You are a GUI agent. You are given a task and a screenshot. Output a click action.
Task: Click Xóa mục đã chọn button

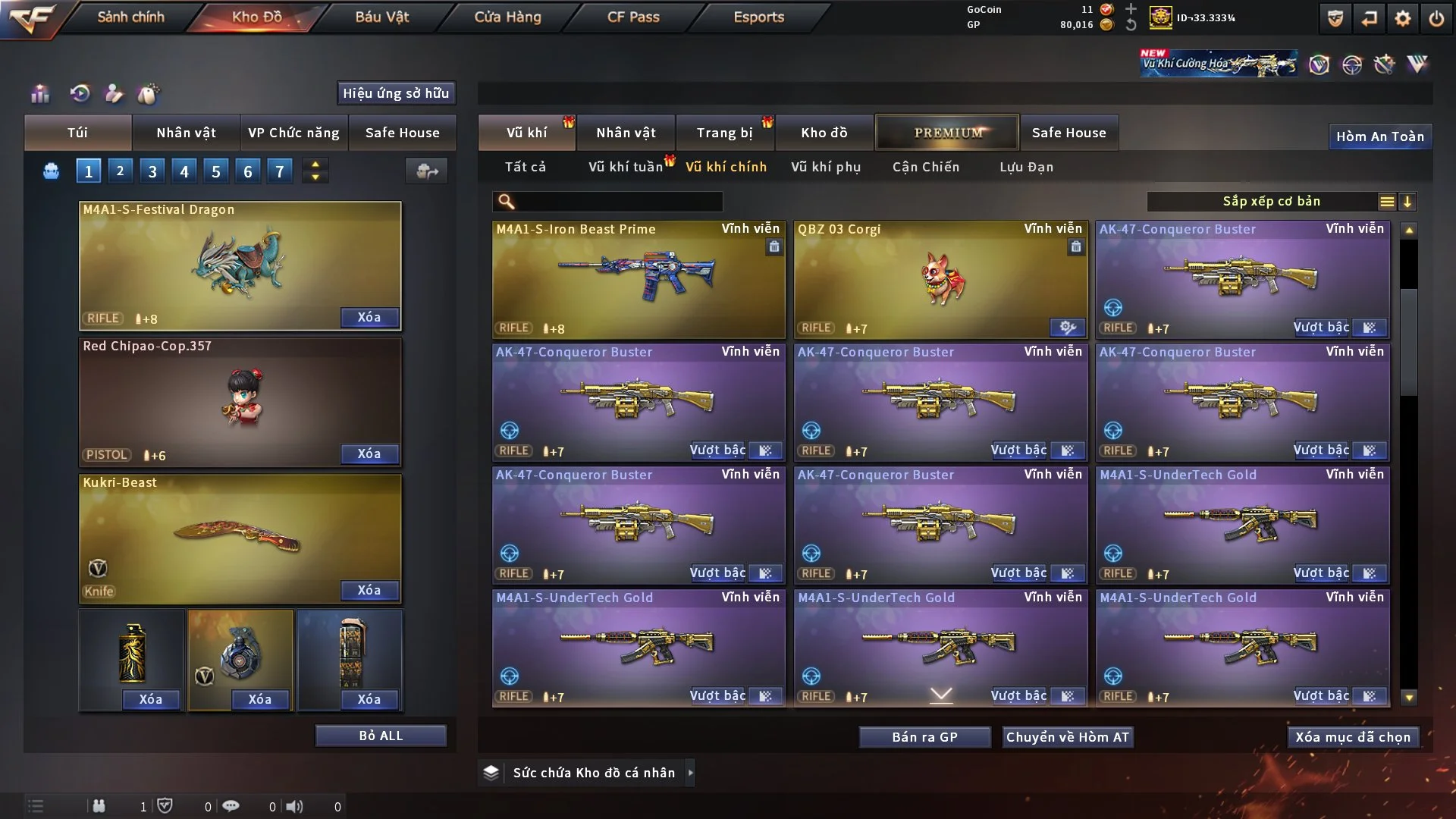(x=1352, y=737)
